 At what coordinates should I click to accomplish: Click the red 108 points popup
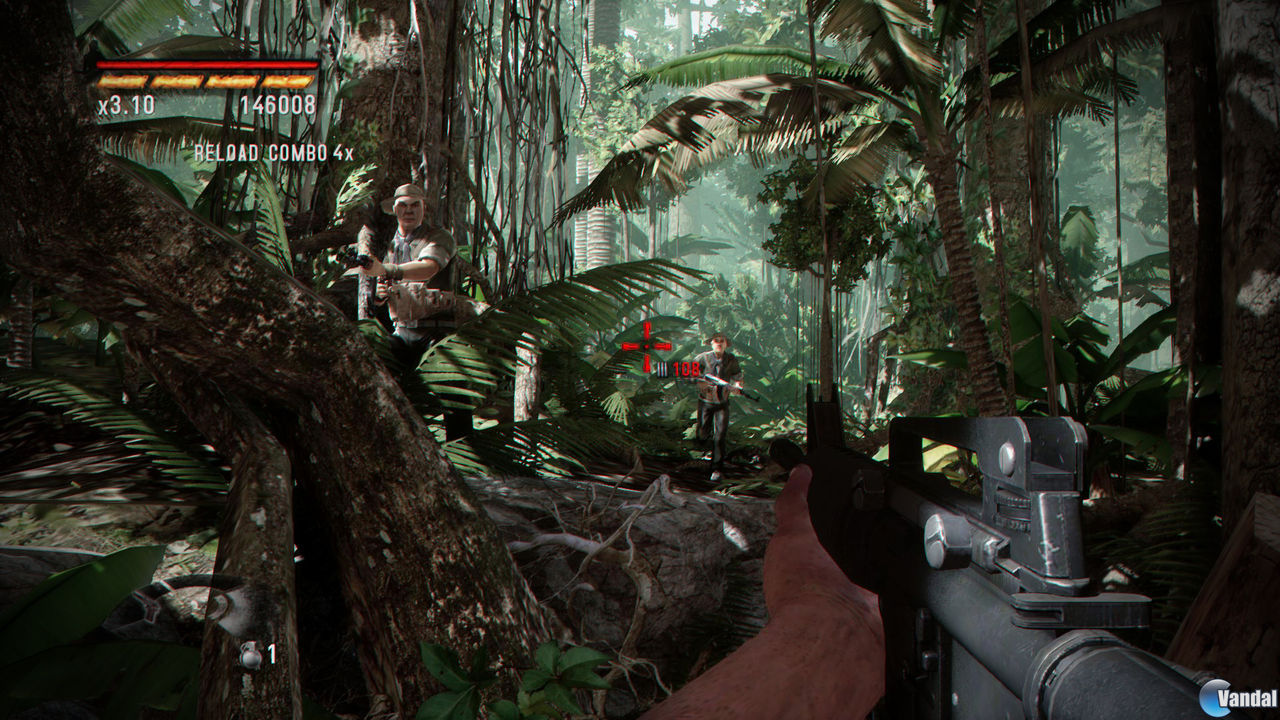pos(687,368)
